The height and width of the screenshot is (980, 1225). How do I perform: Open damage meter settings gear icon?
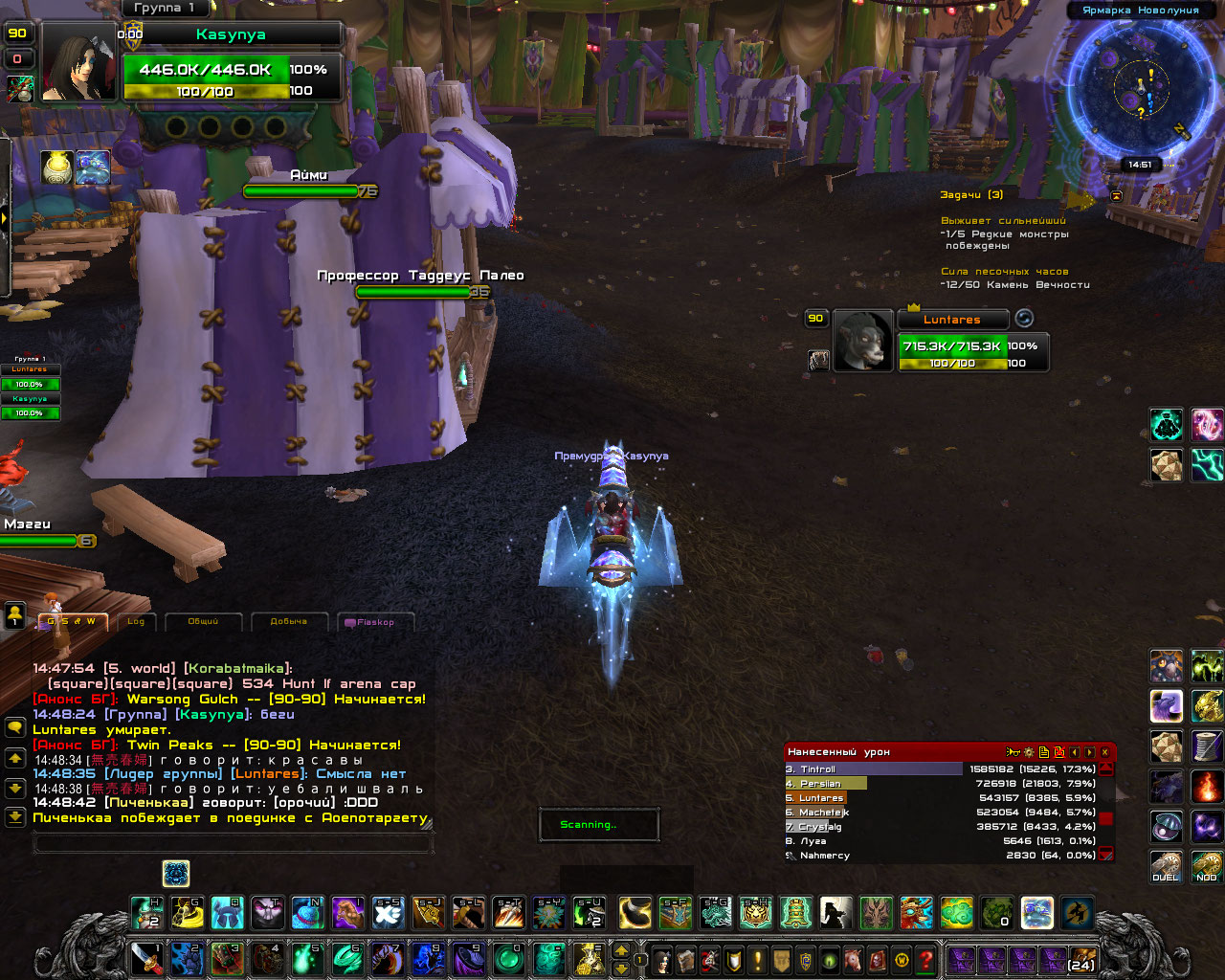(1028, 752)
